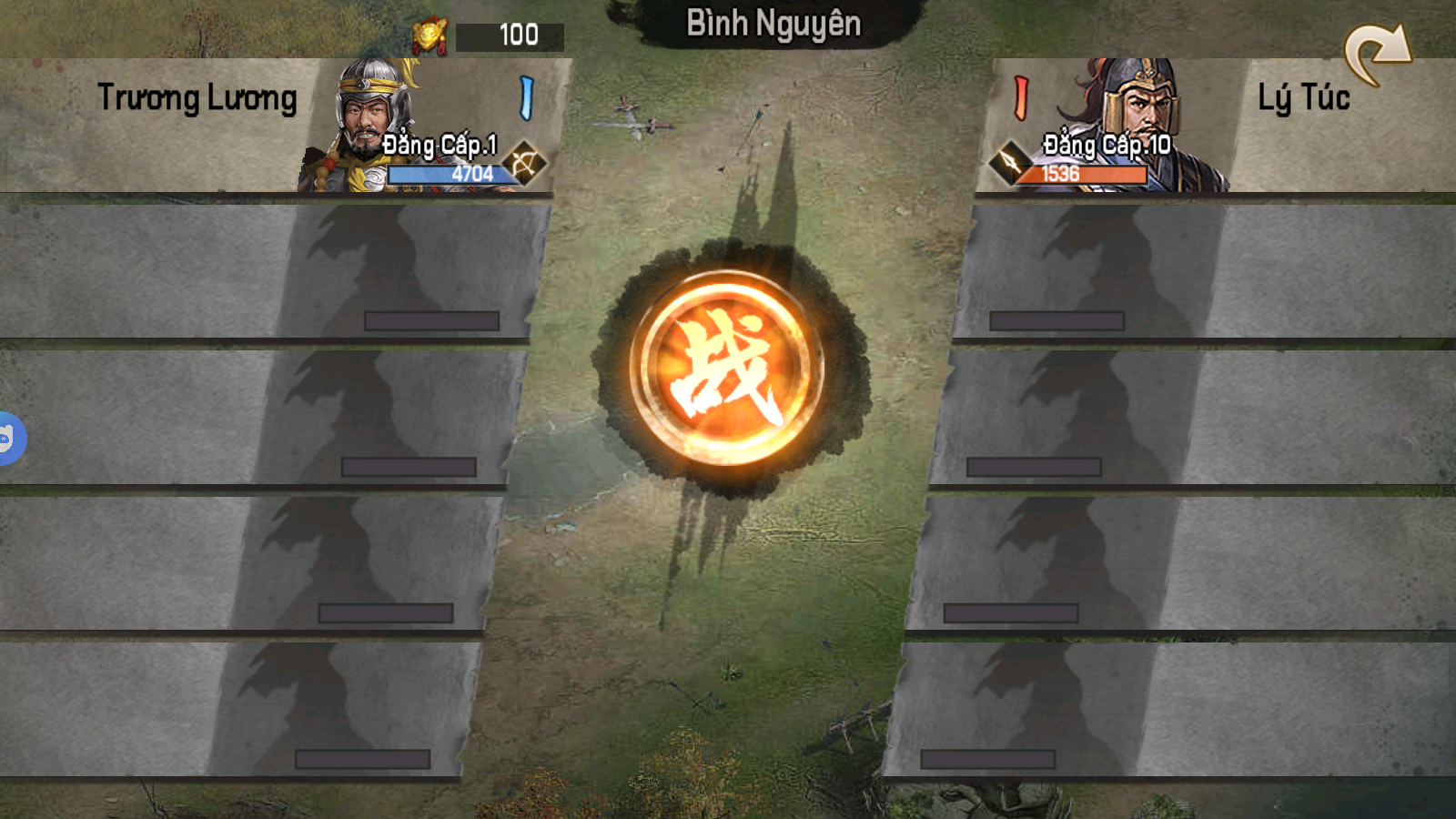This screenshot has height=819, width=1456.
Task: Select the Trương Lương general card
Action: click(273, 126)
